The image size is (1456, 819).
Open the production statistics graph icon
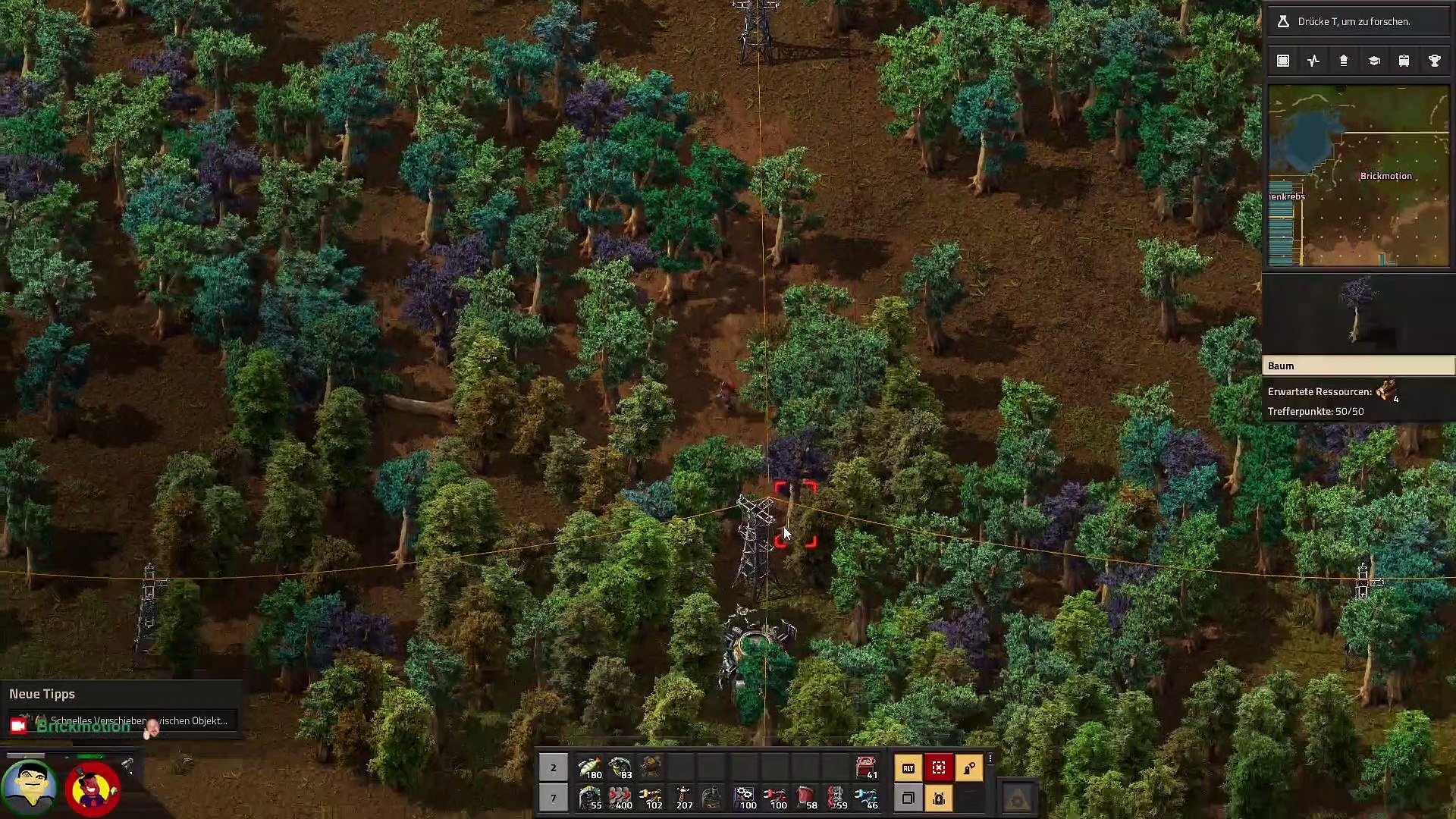[x=1313, y=61]
